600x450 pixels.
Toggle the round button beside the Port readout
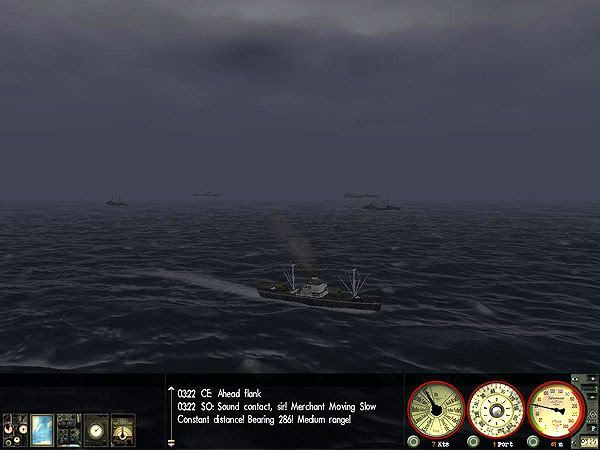click(x=471, y=440)
